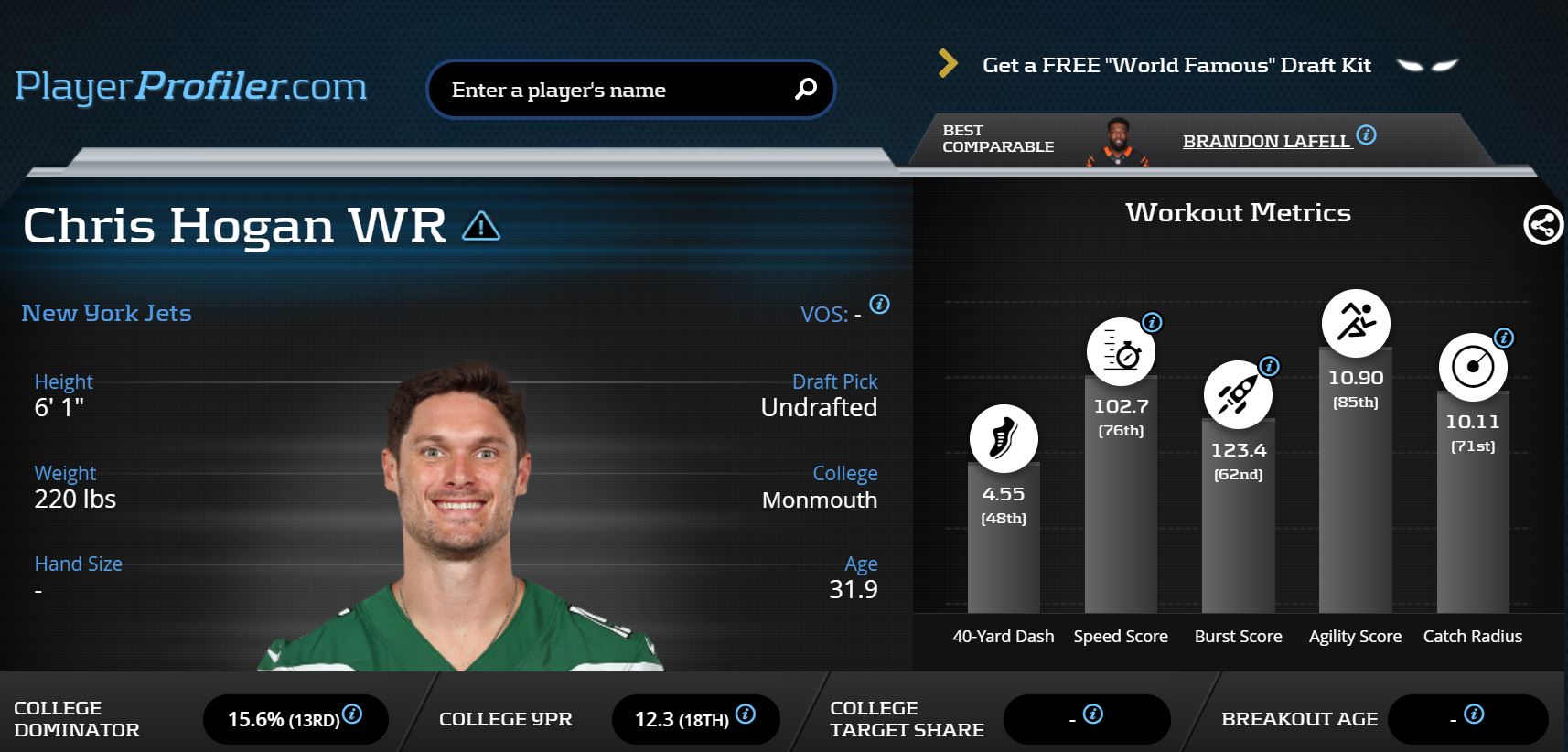Viewport: 1568px width, 752px height.
Task: Show the College Target Share info tooltip
Action: point(1093,714)
